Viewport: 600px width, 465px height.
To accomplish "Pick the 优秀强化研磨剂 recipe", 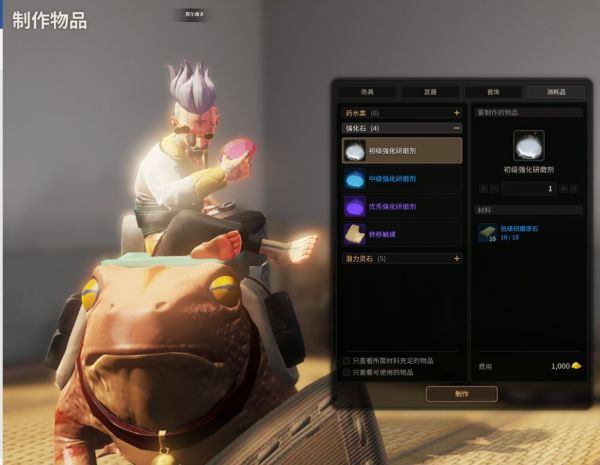I will [x=401, y=206].
